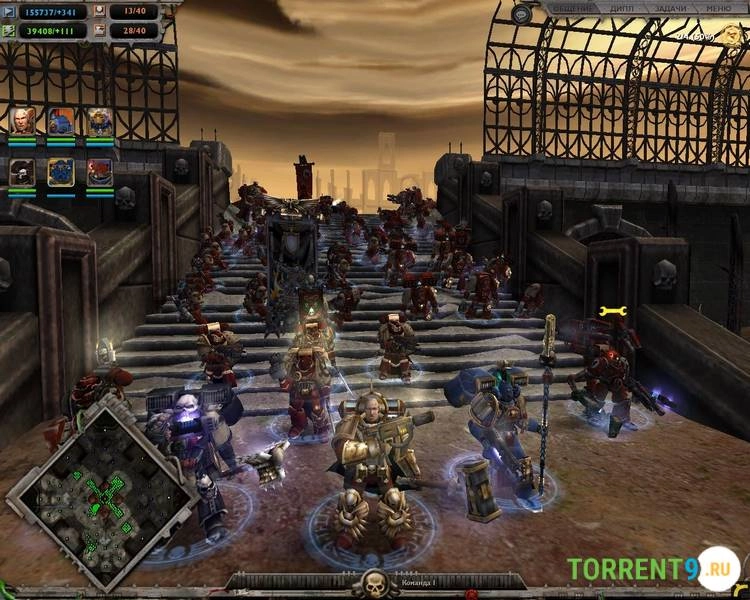Select the white-haired hero portrait
750x600 pixels.
pyautogui.click(x=22, y=122)
